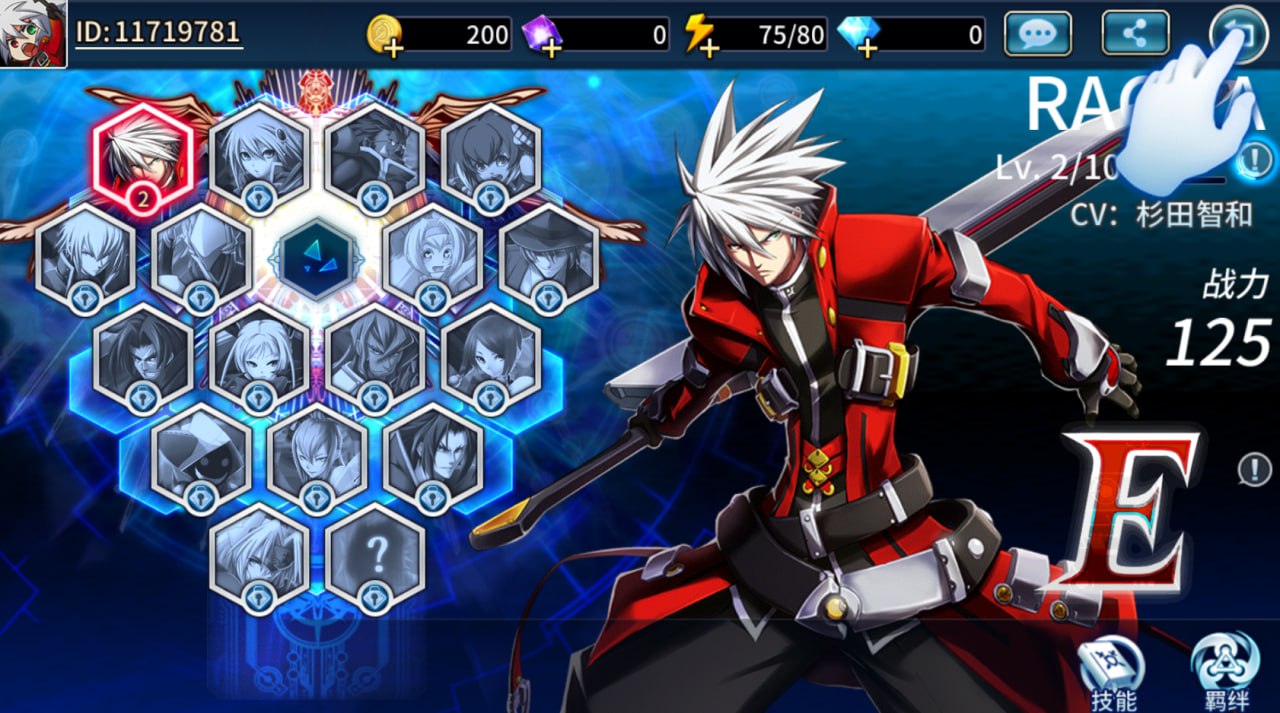This screenshot has width=1280, height=713.
Task: Add more purple gems
Action: click(x=543, y=36)
